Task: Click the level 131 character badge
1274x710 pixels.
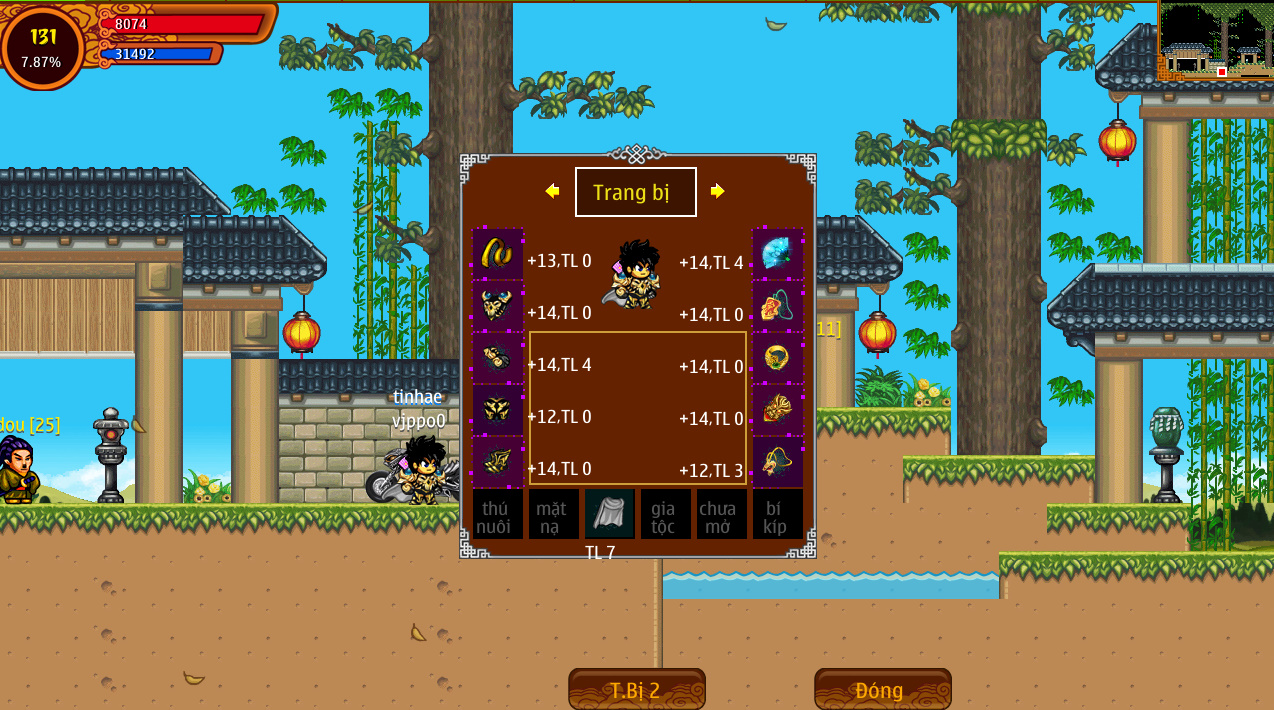Action: click(x=42, y=46)
